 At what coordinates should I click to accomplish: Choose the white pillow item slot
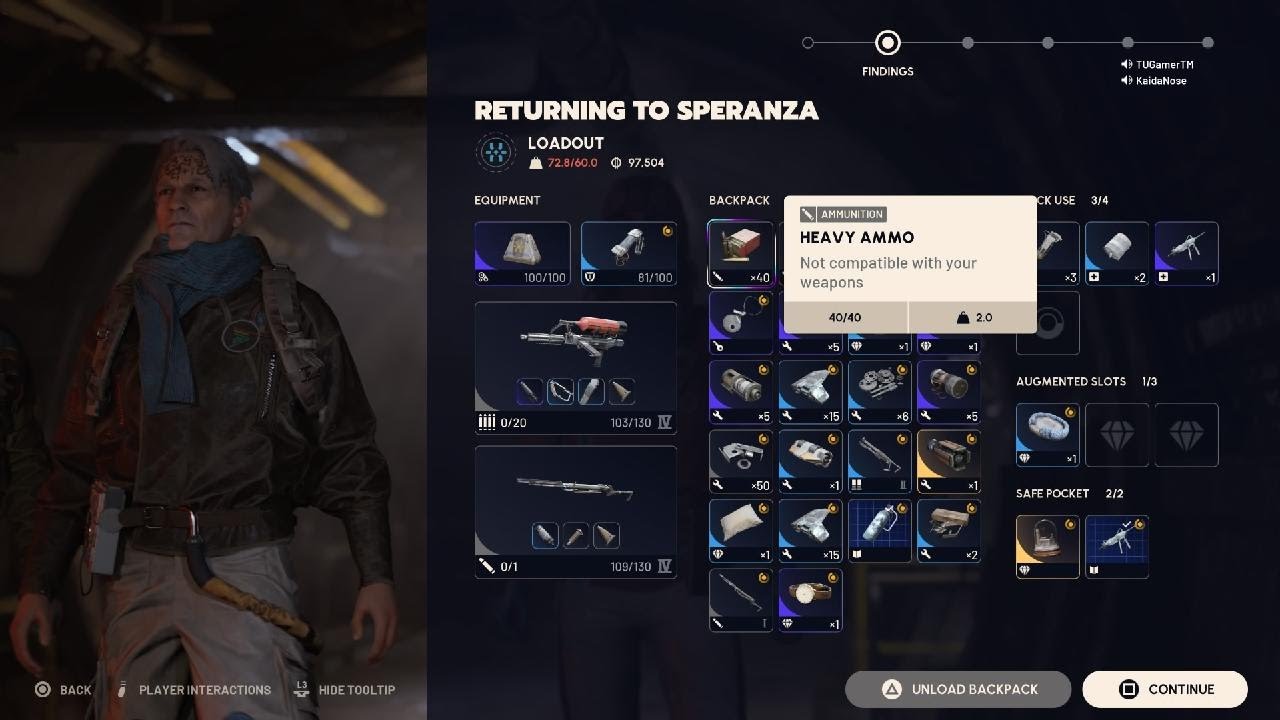[741, 531]
